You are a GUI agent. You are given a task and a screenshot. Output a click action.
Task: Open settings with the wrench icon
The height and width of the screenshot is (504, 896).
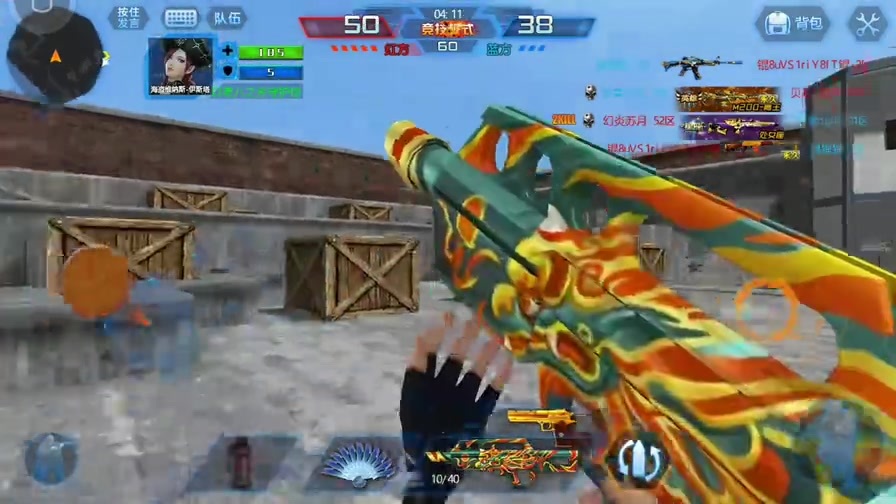[x=866, y=23]
